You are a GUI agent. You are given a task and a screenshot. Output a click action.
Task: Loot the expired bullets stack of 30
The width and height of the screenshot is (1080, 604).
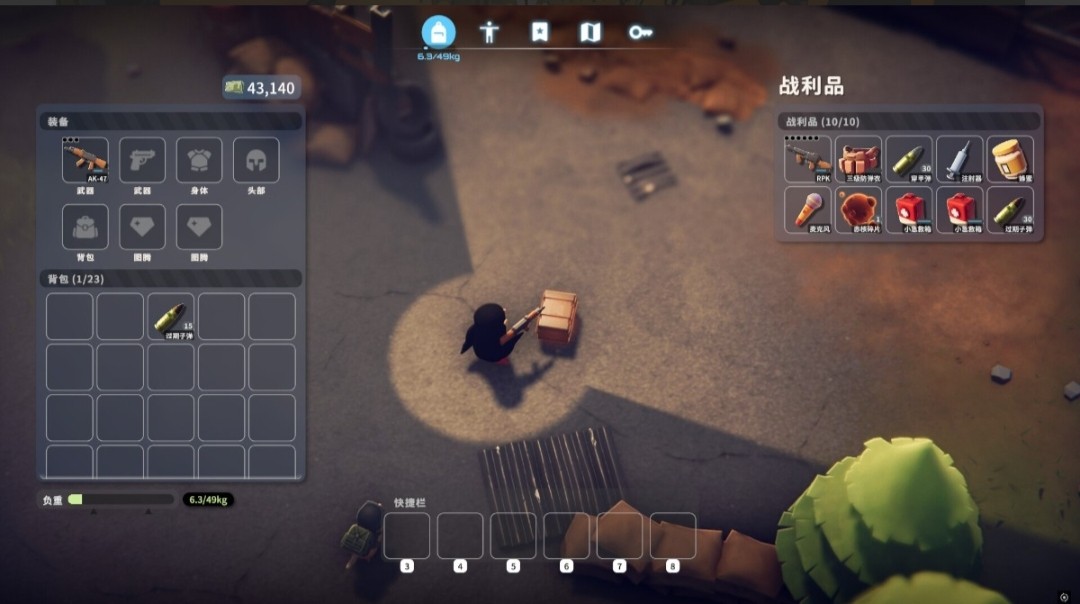pos(1011,210)
